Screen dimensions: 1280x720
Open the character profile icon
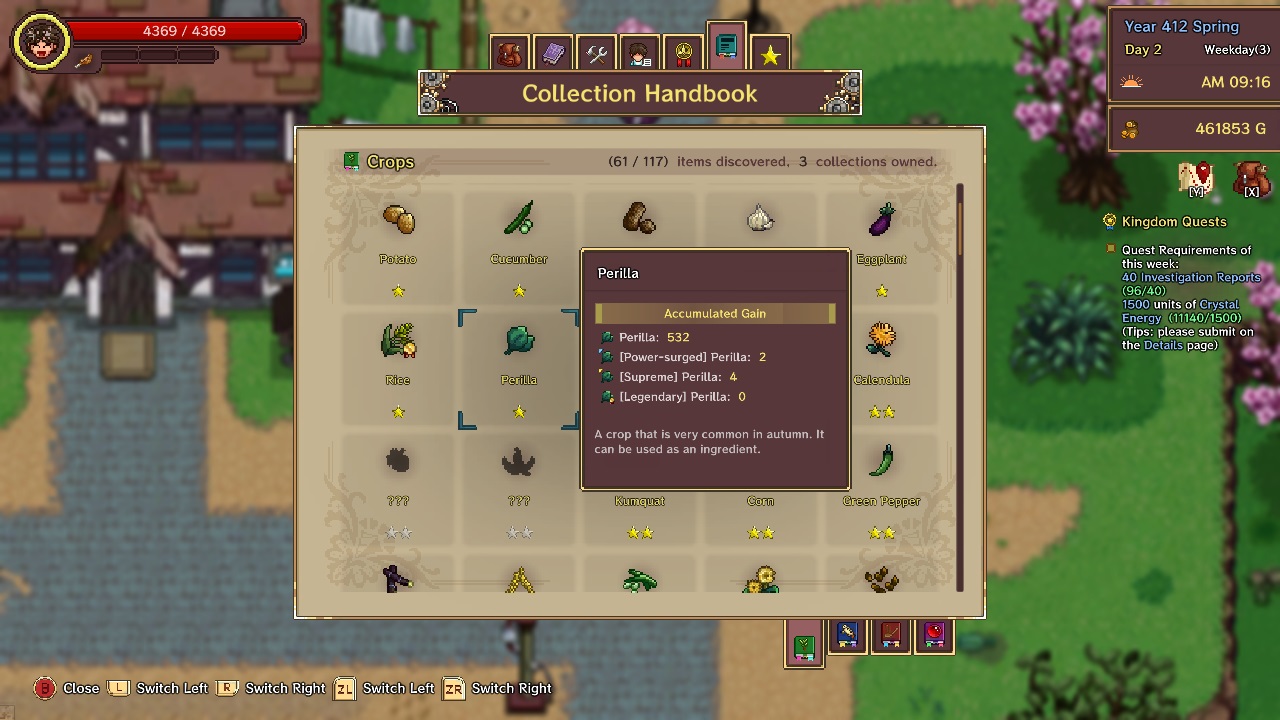point(639,52)
